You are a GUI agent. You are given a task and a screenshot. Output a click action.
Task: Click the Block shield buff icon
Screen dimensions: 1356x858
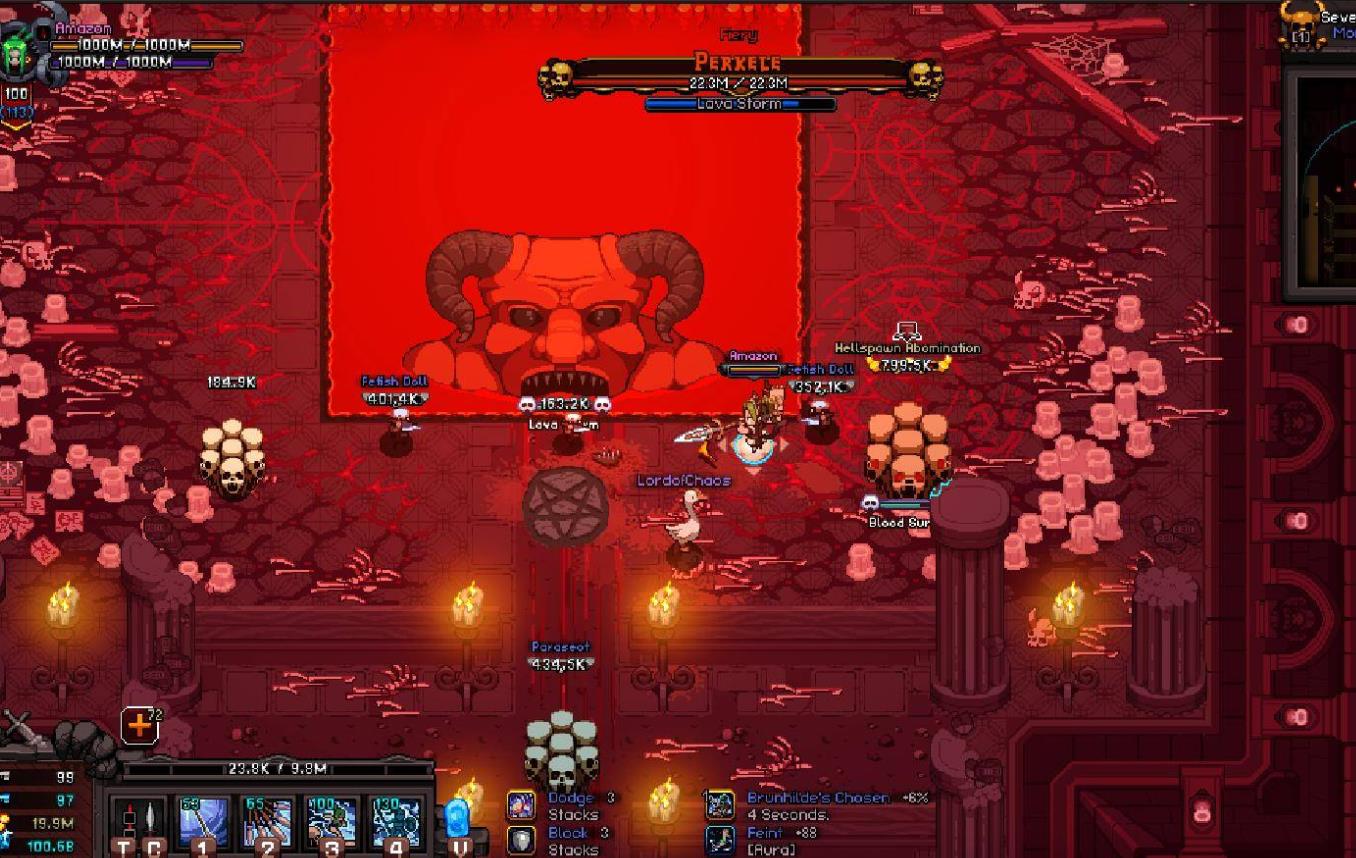pos(521,839)
